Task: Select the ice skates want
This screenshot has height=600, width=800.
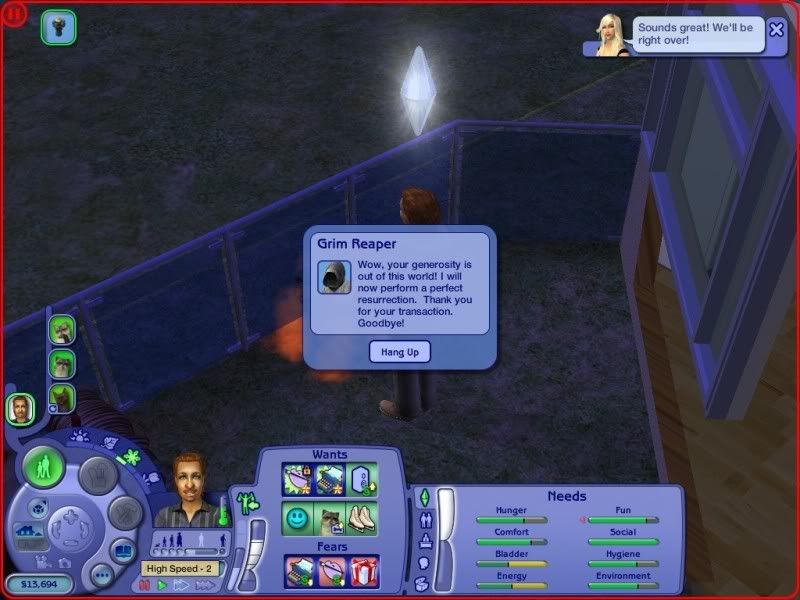Action: [x=364, y=519]
